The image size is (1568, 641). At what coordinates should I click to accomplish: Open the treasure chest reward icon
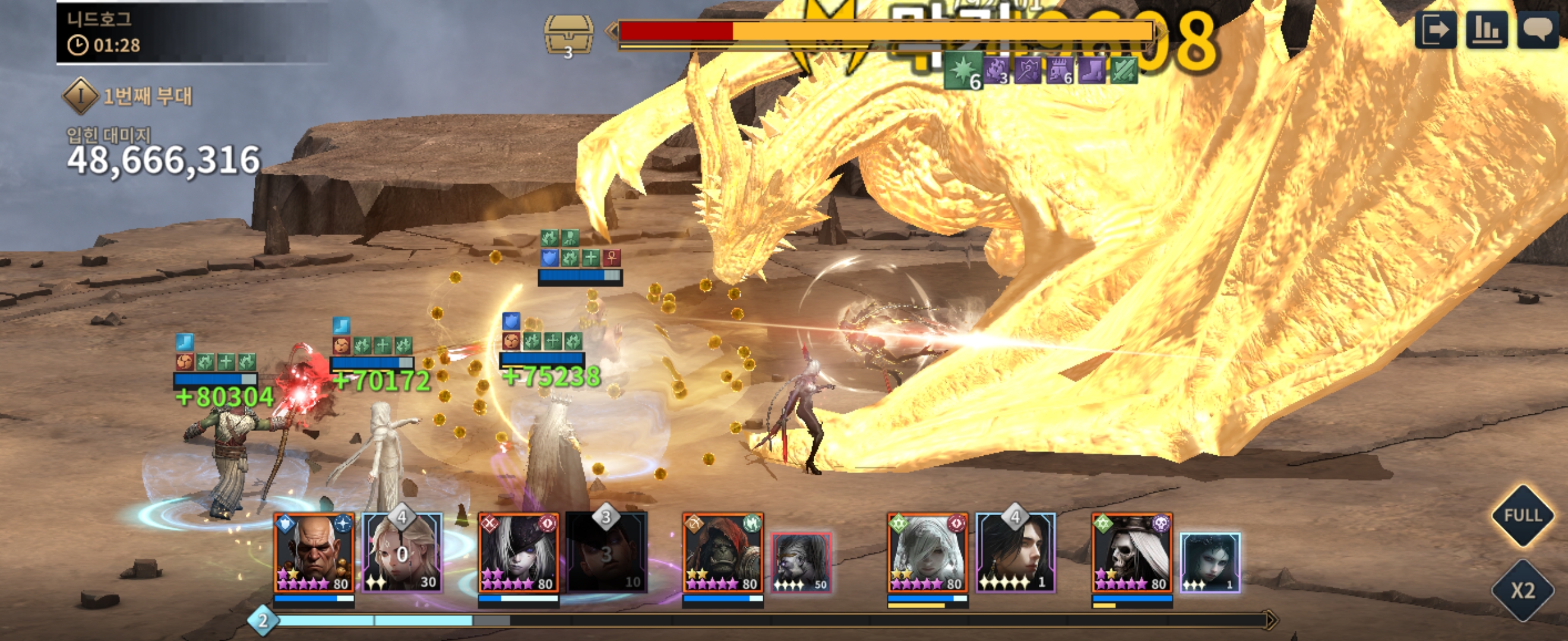[x=568, y=35]
